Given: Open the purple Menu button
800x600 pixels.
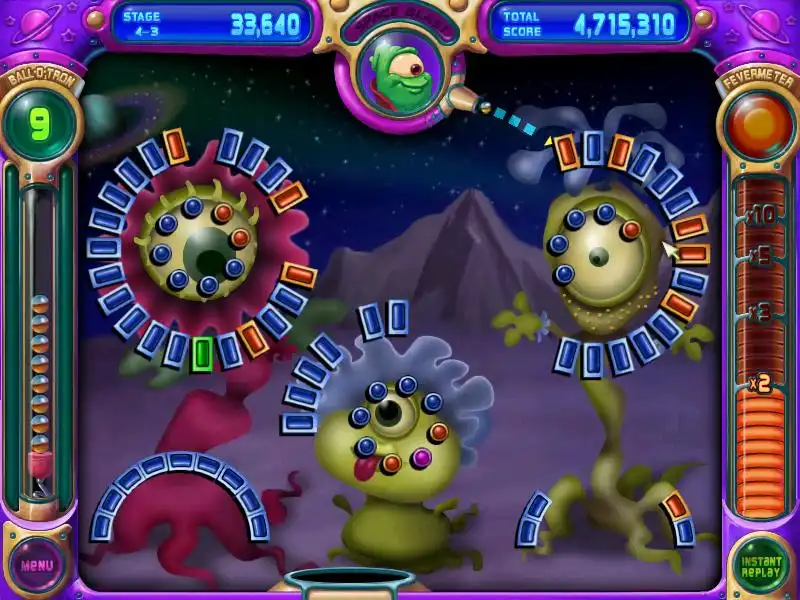Looking at the screenshot, I should 37,564.
